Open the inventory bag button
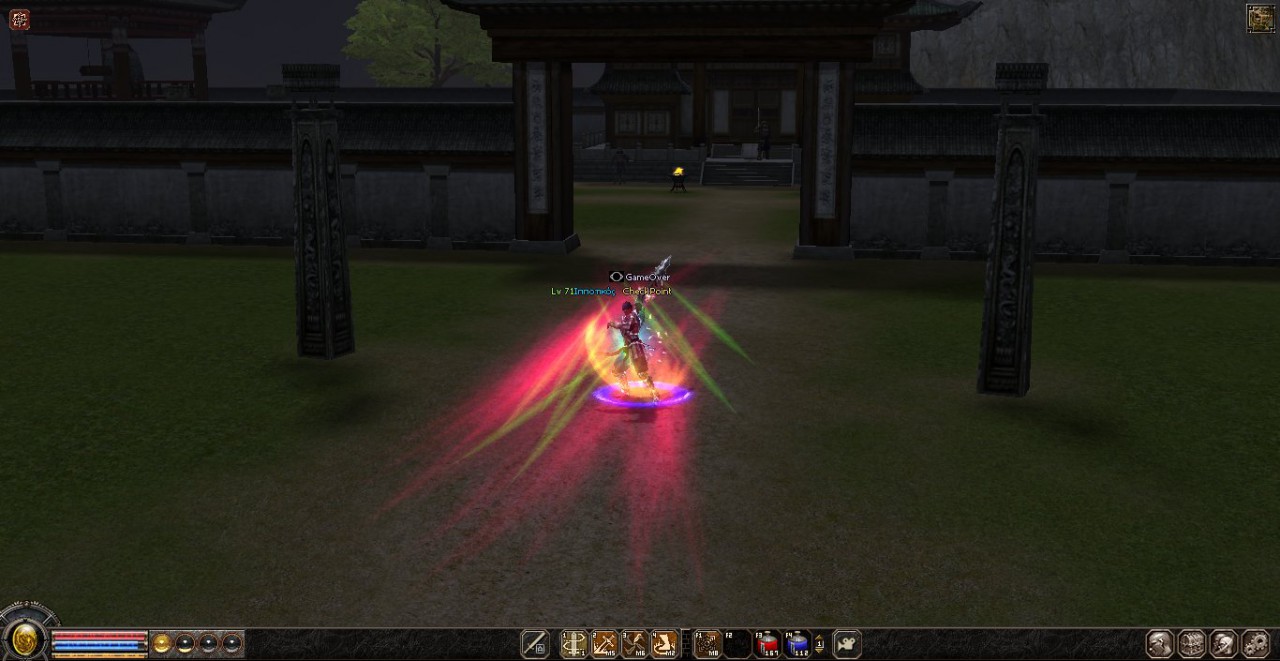The height and width of the screenshot is (661, 1280). pos(1191,643)
